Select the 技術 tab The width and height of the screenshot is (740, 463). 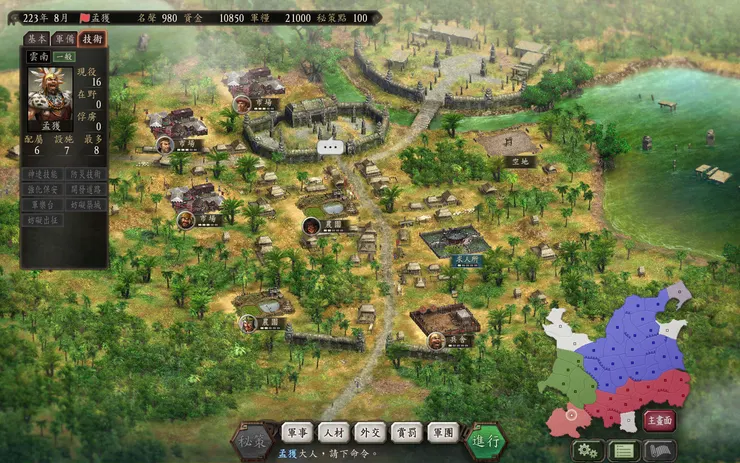(92, 39)
